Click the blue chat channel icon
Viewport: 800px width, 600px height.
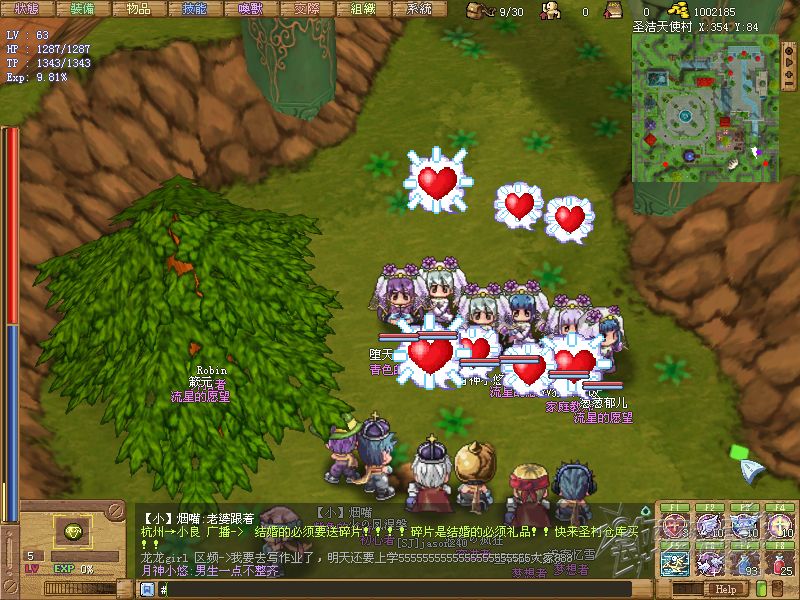click(x=145, y=590)
